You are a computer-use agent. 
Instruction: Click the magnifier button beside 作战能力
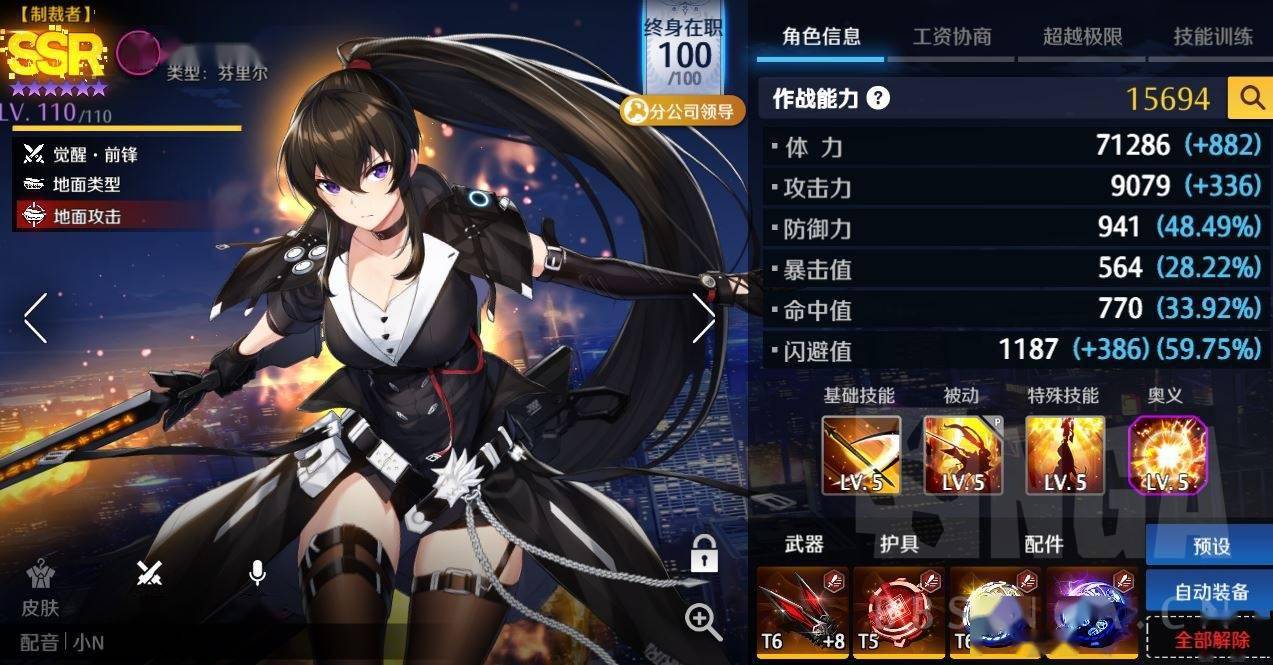click(1251, 98)
